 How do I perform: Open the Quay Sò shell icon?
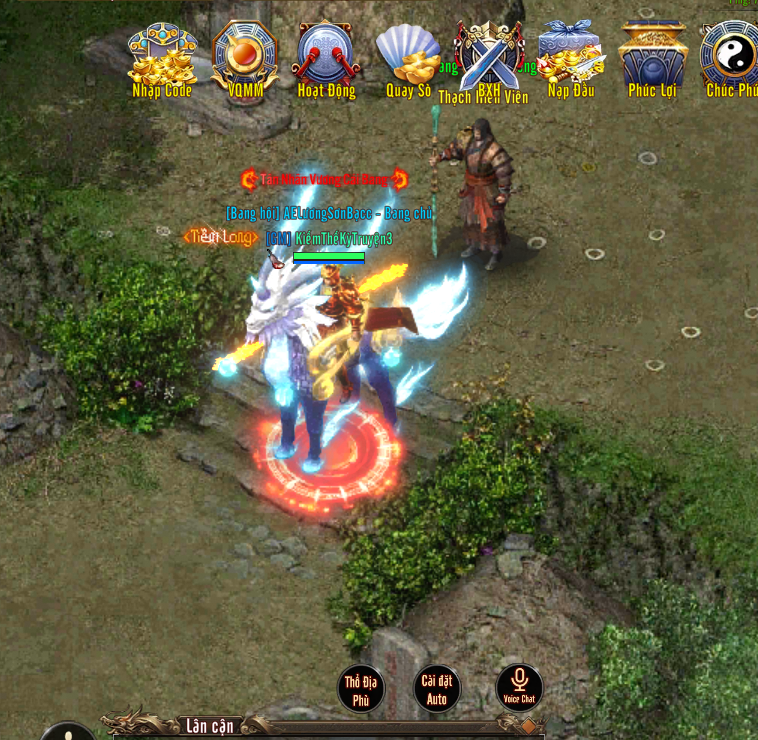[x=408, y=58]
